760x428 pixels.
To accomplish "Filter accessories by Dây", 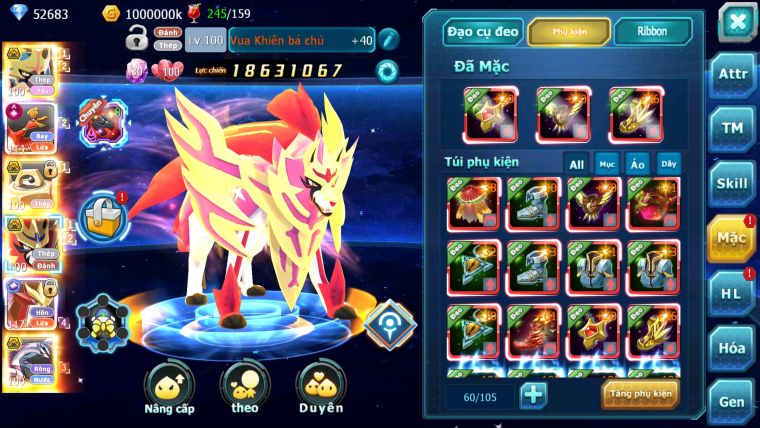I will 668,163.
